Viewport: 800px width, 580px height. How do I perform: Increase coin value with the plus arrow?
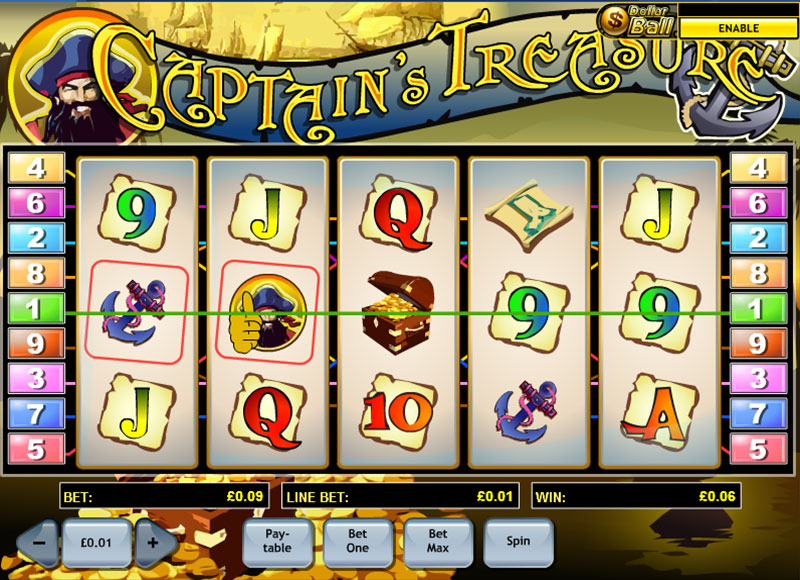154,542
